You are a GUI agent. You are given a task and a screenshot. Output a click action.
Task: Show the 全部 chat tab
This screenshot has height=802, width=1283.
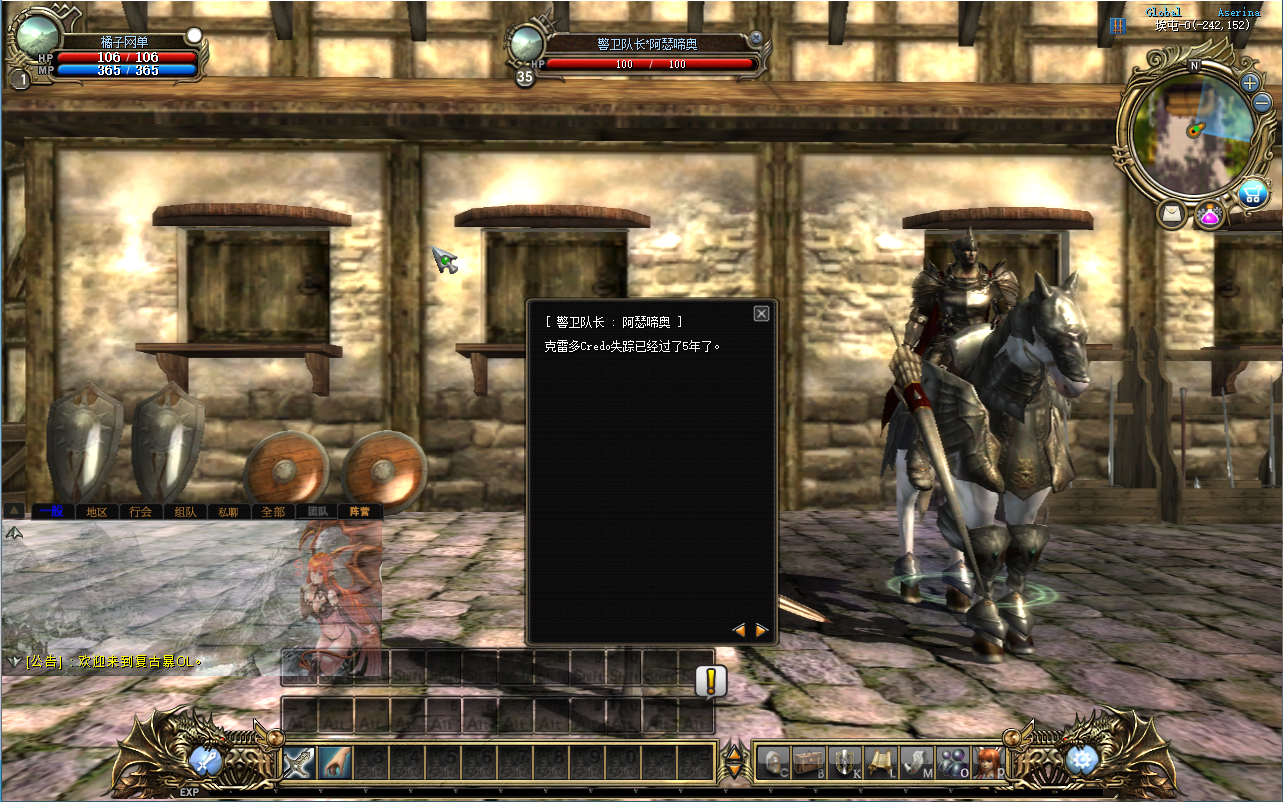coord(273,511)
